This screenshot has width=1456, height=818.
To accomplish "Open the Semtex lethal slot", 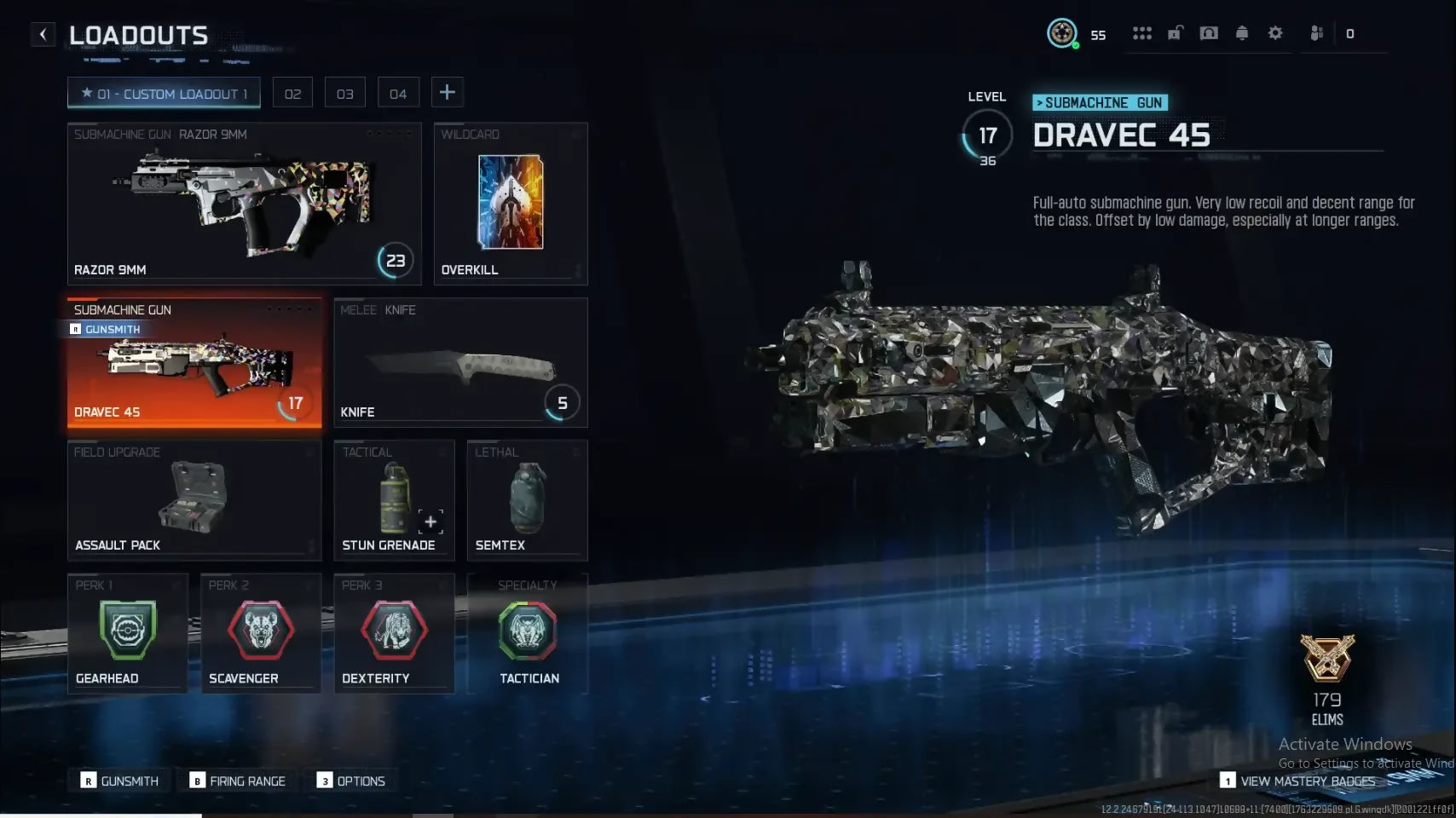I will pyautogui.click(x=527, y=500).
